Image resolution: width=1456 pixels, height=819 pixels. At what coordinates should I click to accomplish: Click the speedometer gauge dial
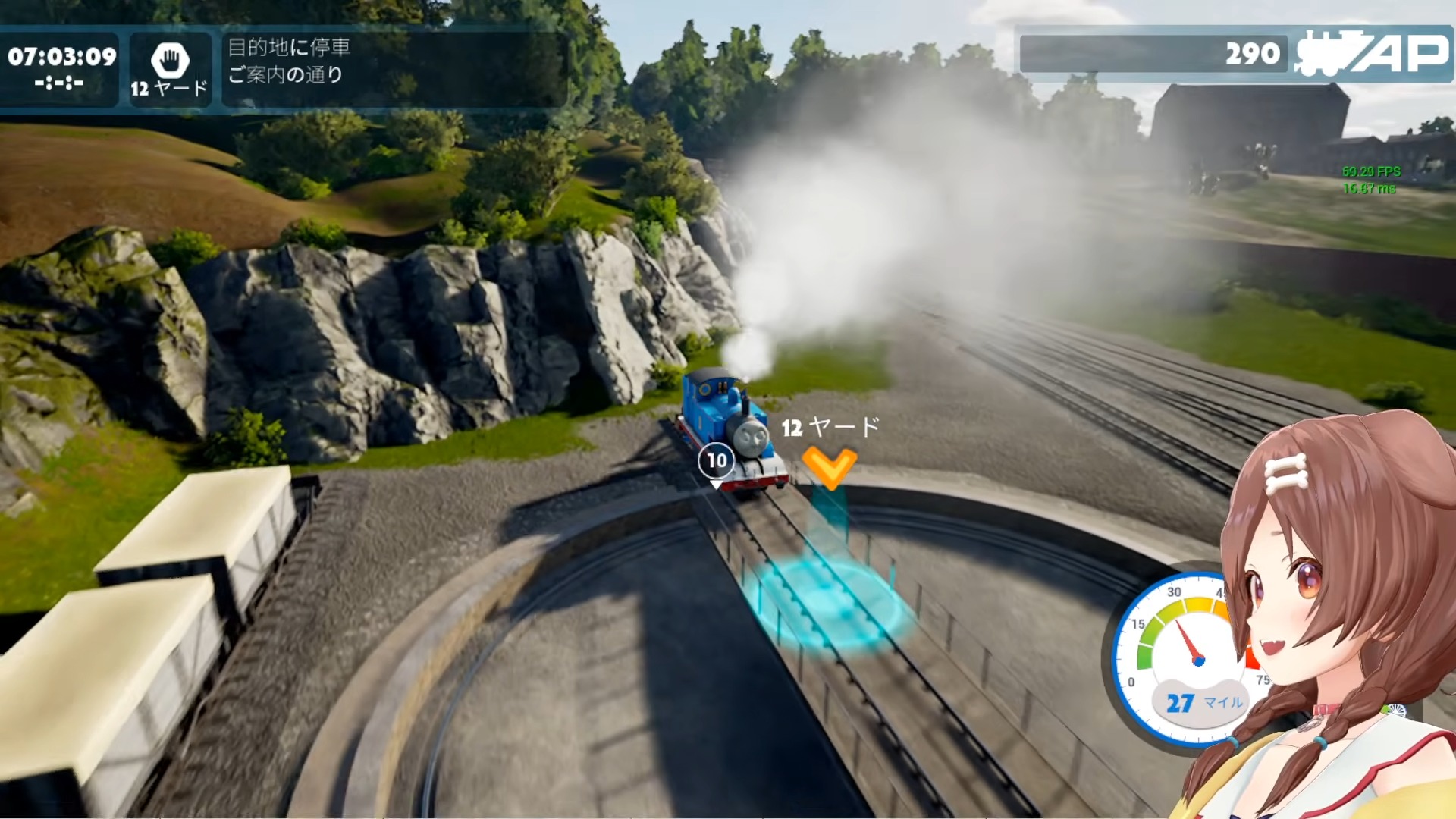click(1183, 656)
